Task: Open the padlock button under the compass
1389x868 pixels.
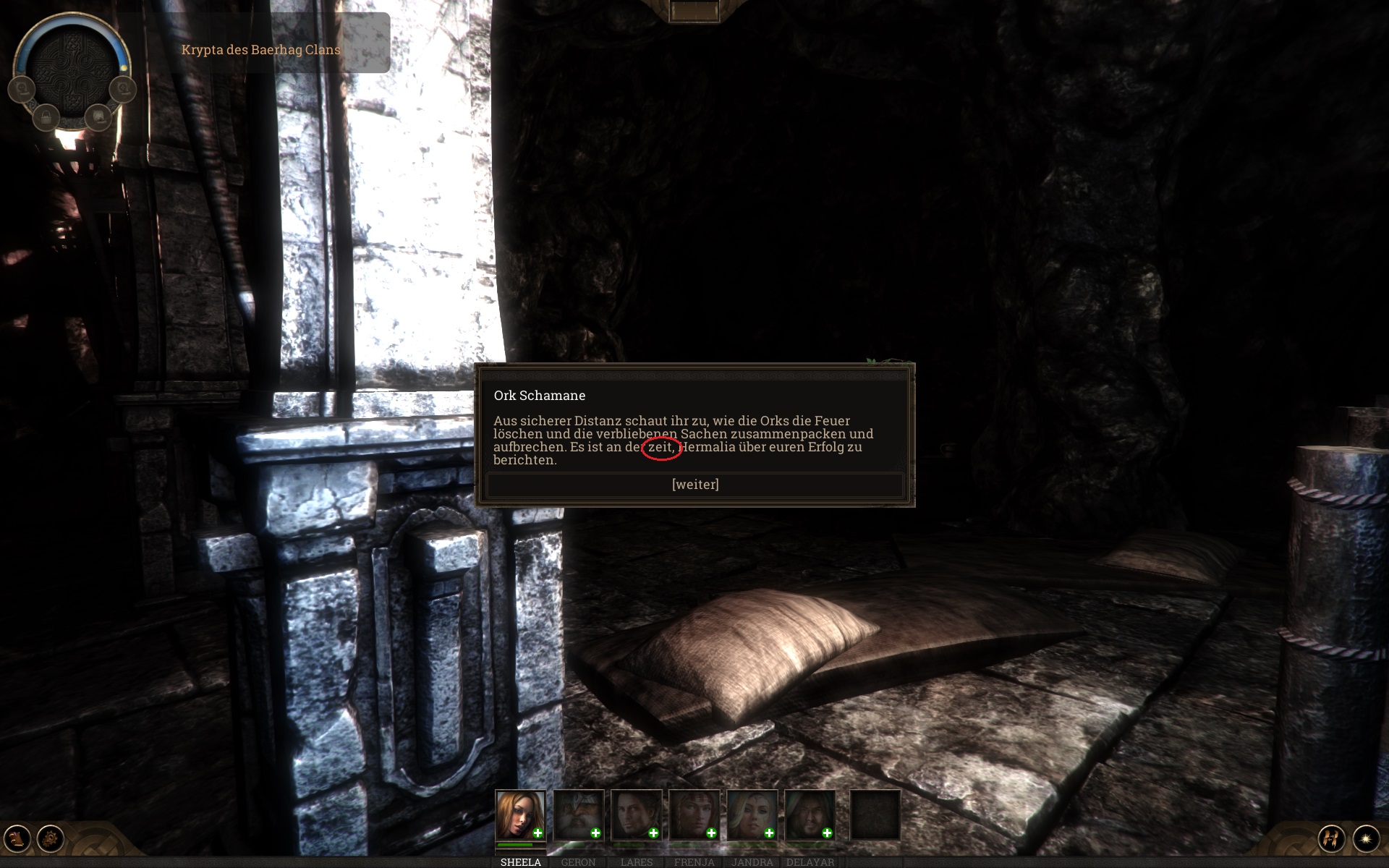Action: [46, 116]
